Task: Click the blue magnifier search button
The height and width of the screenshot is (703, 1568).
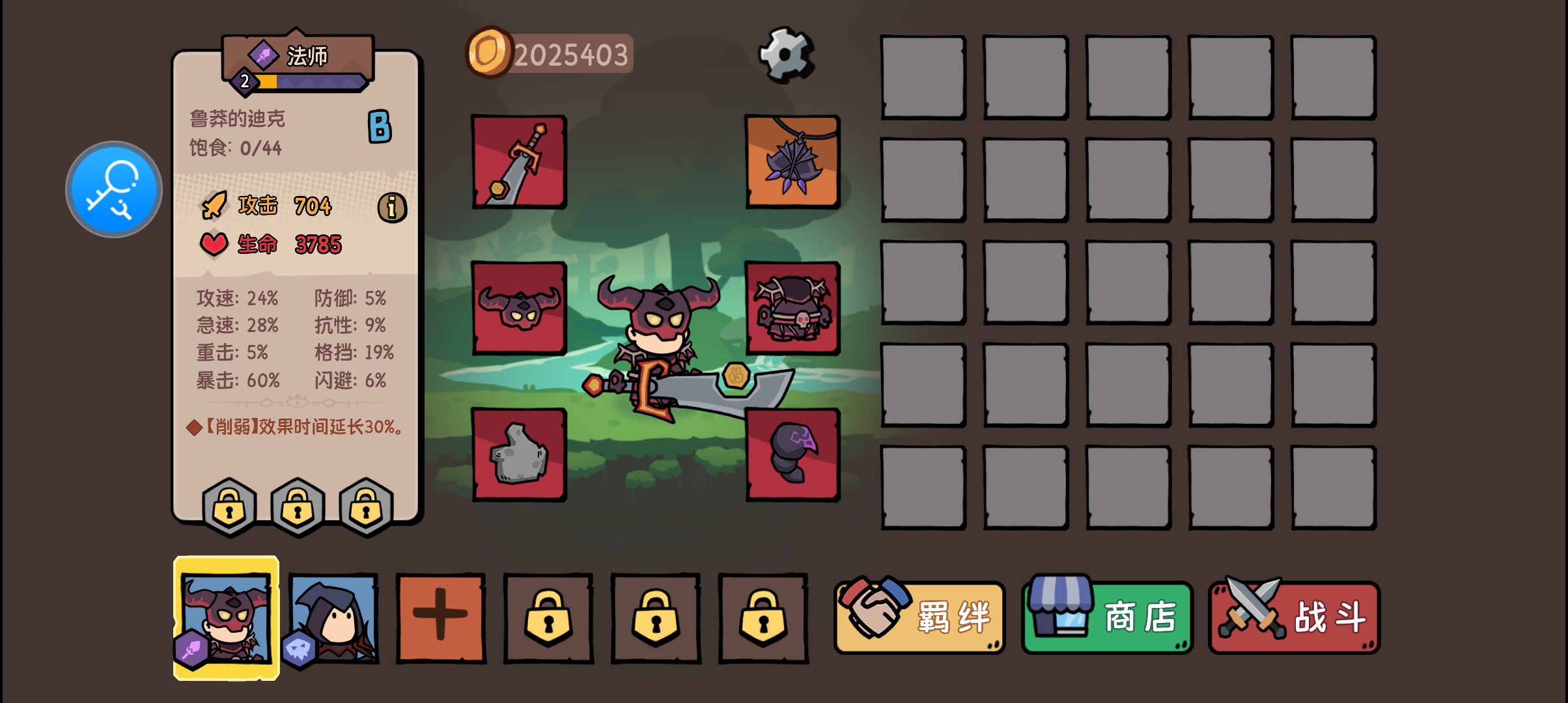Action: point(114,189)
